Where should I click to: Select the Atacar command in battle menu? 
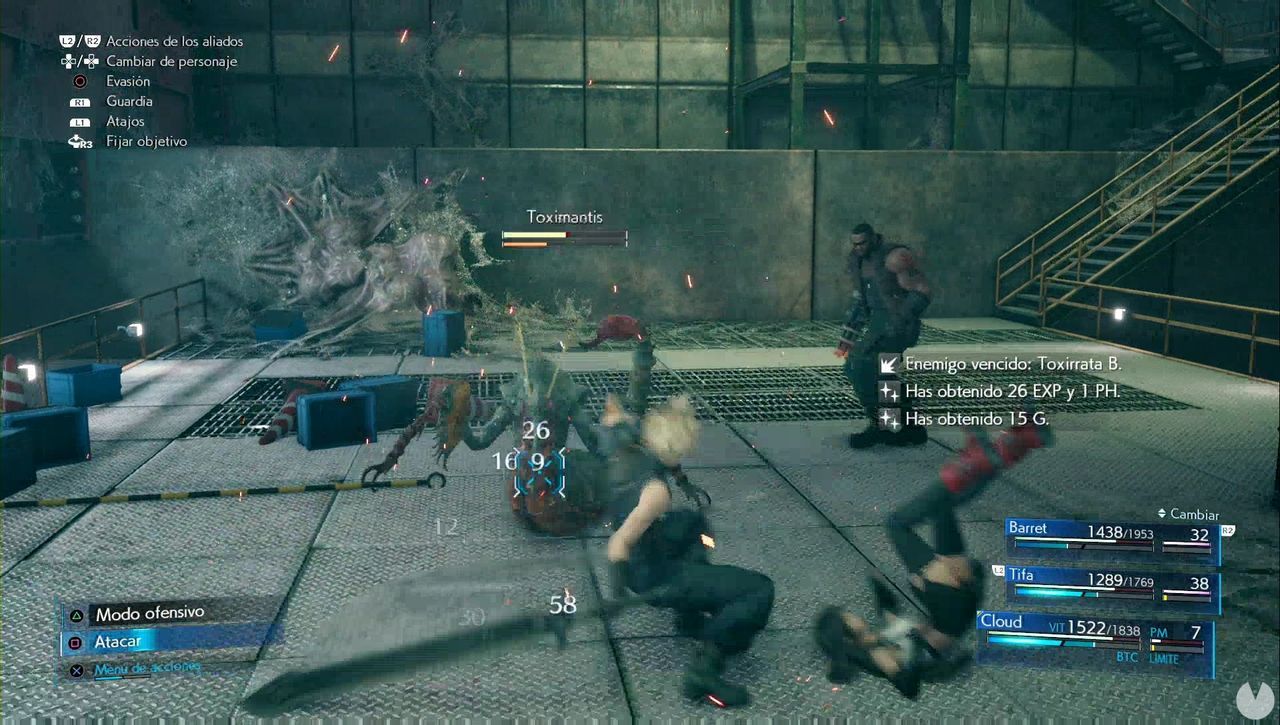point(119,641)
